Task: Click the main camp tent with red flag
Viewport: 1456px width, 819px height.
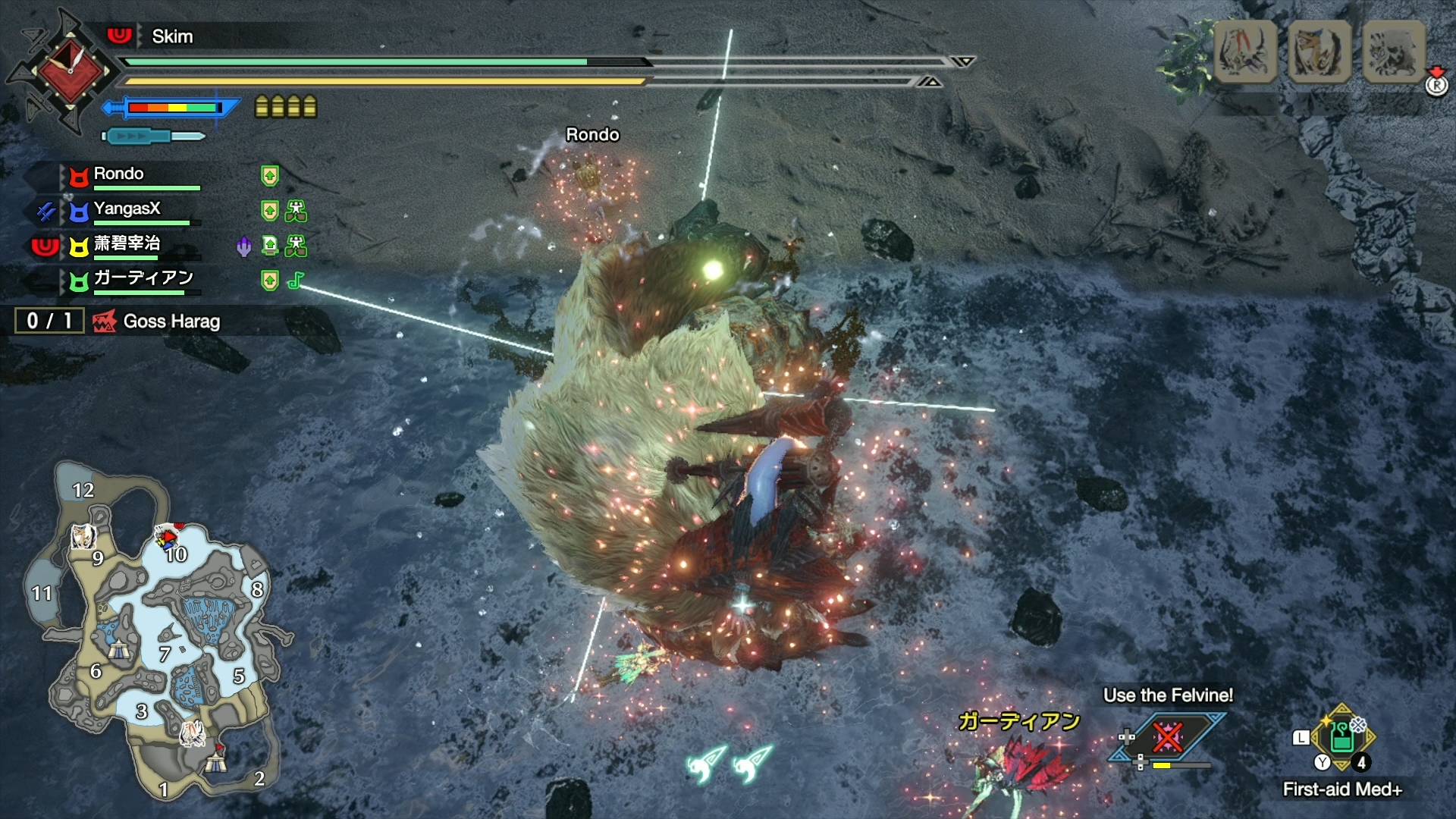Action: tap(217, 758)
